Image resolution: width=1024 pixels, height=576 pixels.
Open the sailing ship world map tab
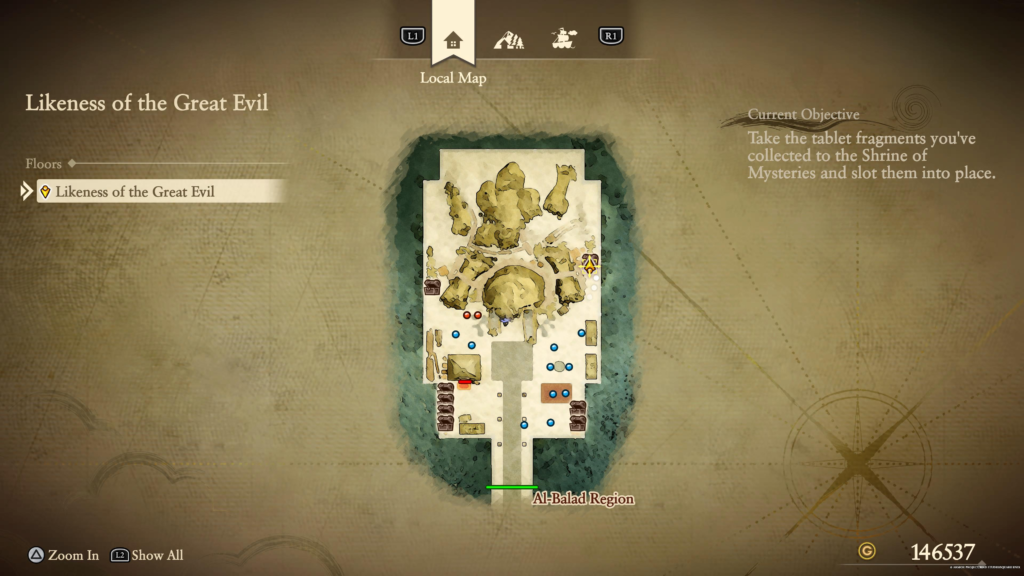pos(563,40)
